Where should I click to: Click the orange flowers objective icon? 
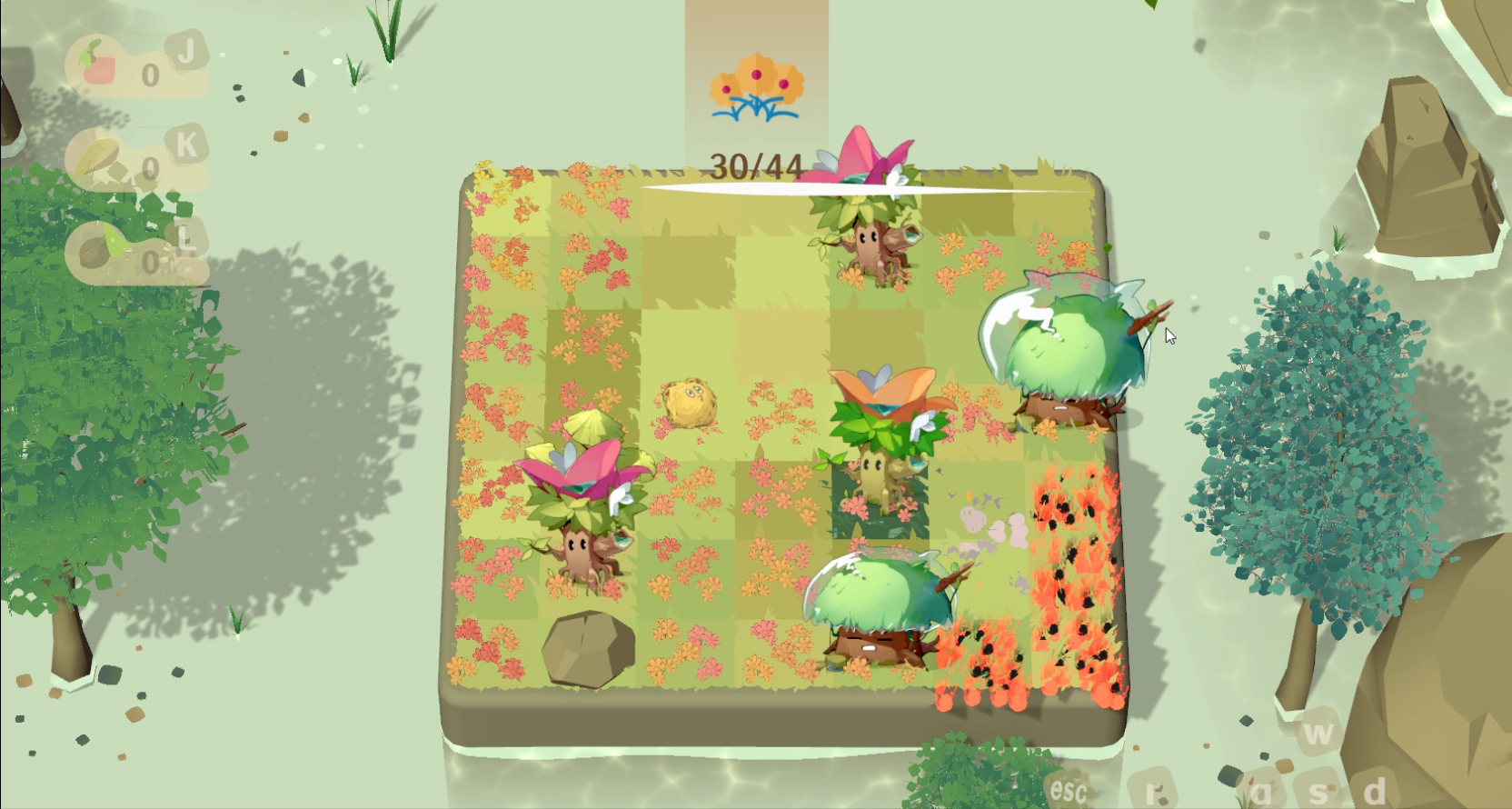756,88
